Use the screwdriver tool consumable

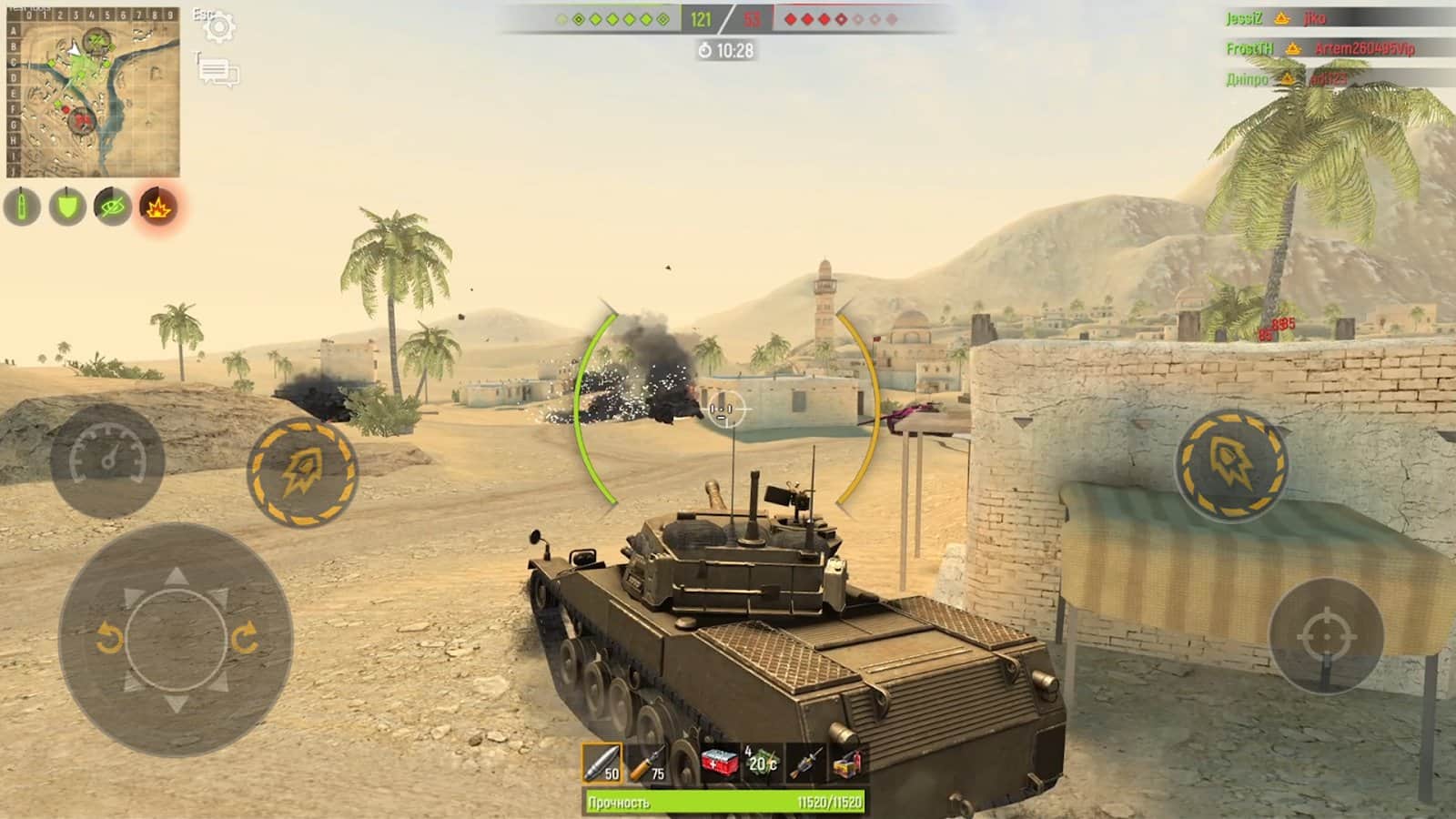(804, 763)
